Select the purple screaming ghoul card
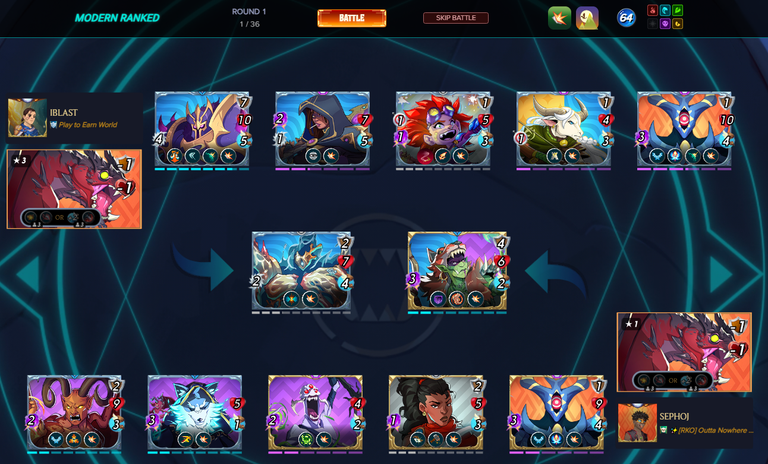Screen dimensions: 768x464 coord(315,412)
